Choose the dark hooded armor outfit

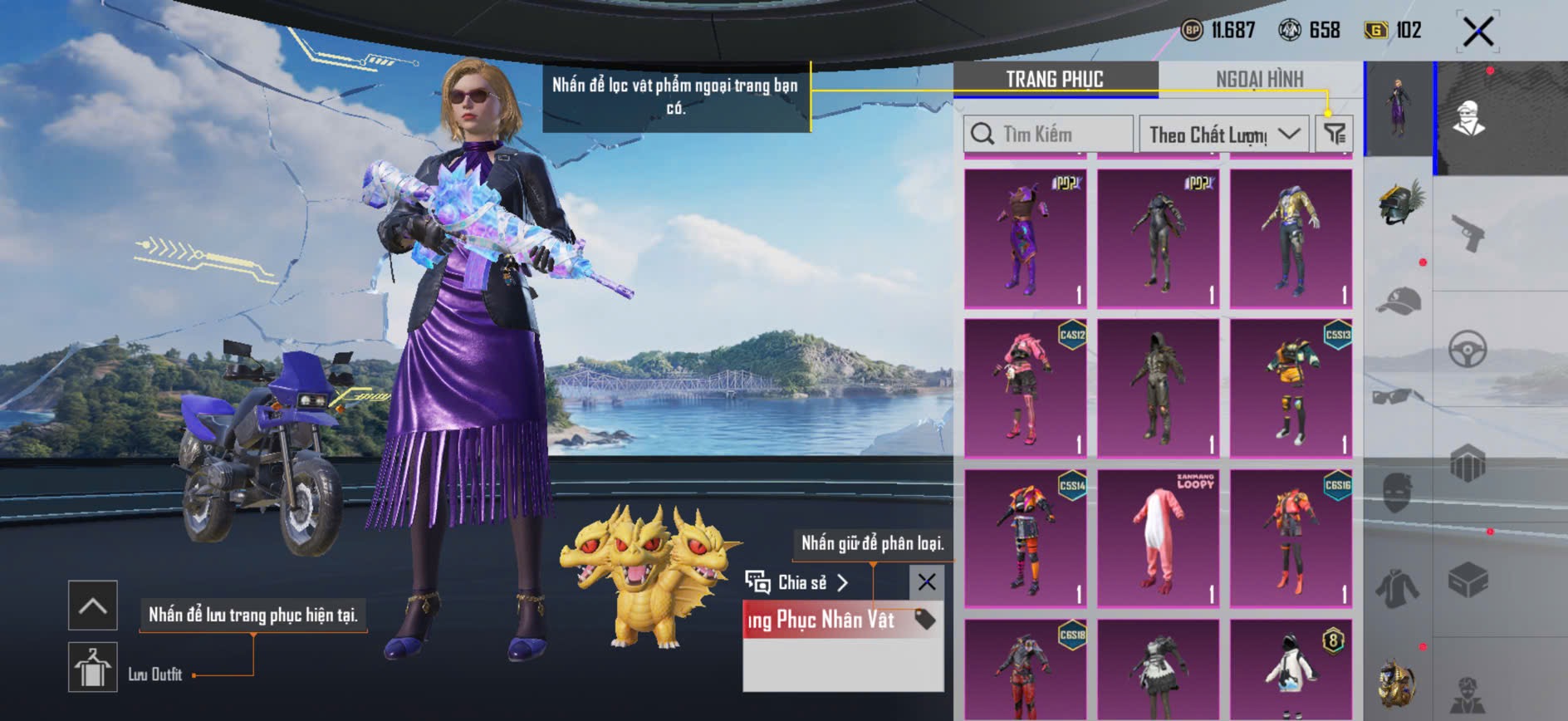1158,388
